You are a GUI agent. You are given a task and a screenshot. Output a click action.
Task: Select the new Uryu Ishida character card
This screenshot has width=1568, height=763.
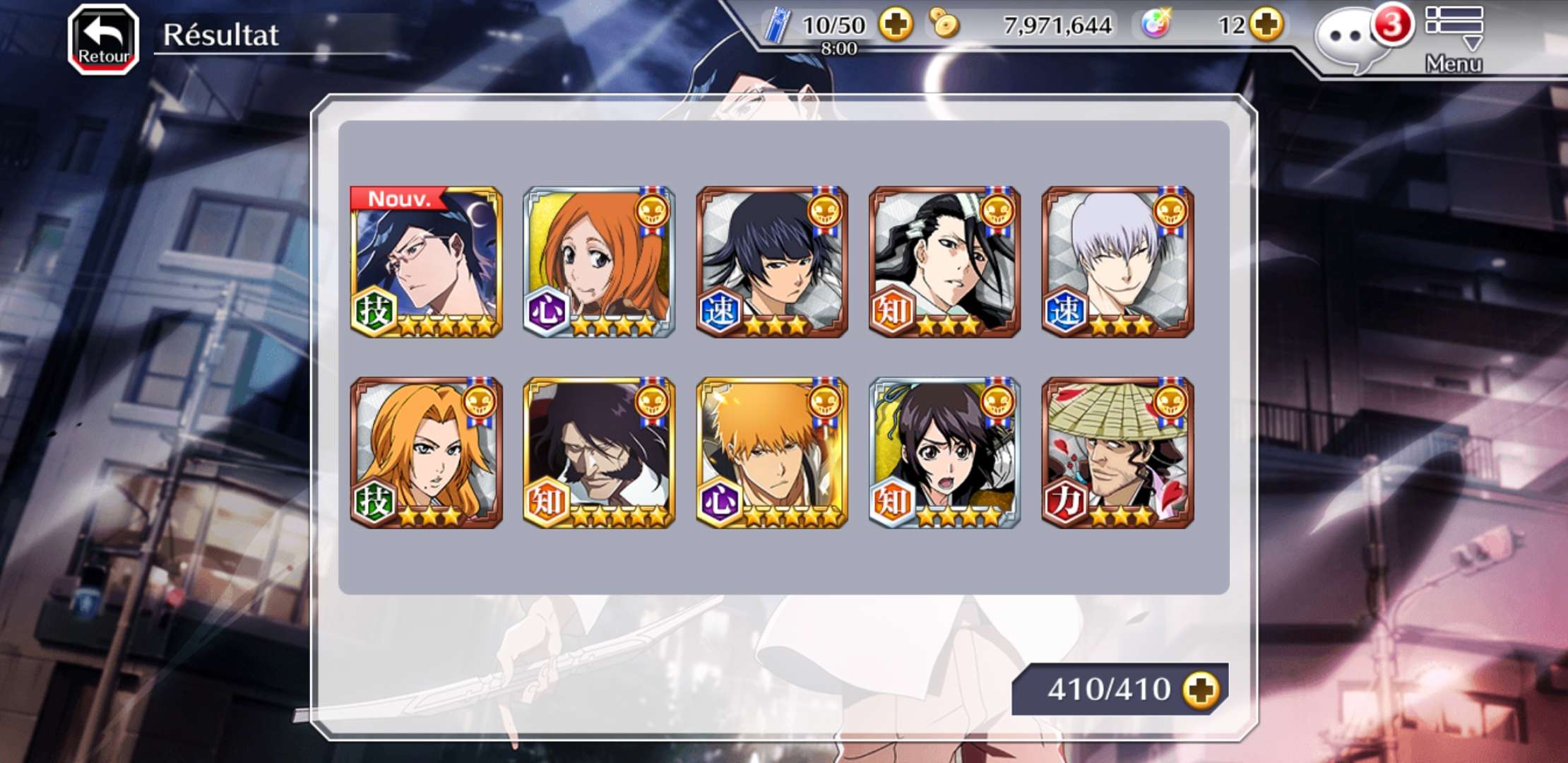[426, 262]
